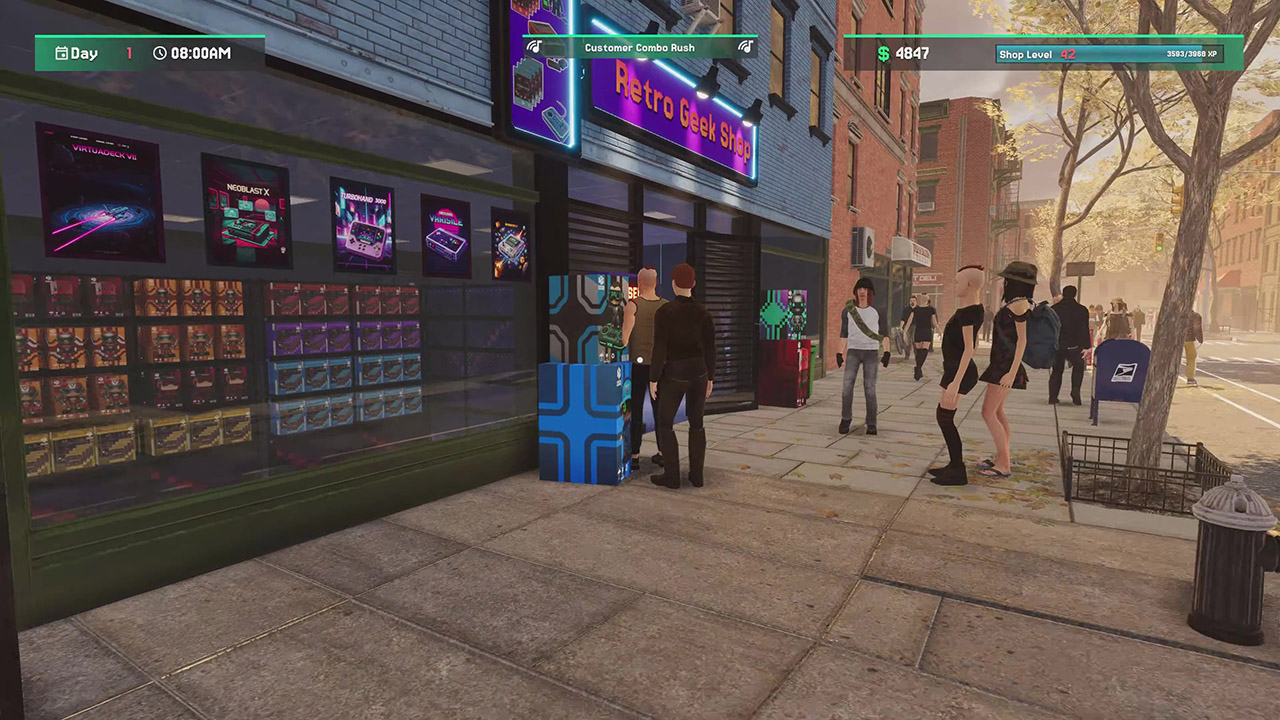Click the calendar icon beside the Day counter

[63, 52]
